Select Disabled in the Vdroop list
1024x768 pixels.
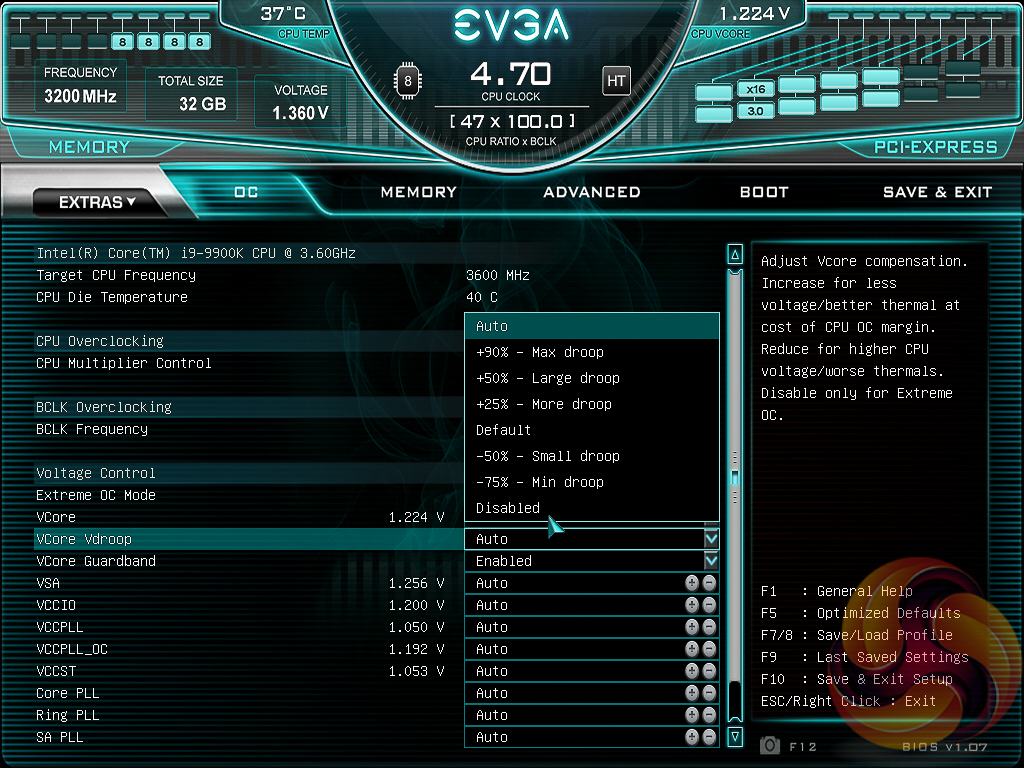tap(508, 508)
